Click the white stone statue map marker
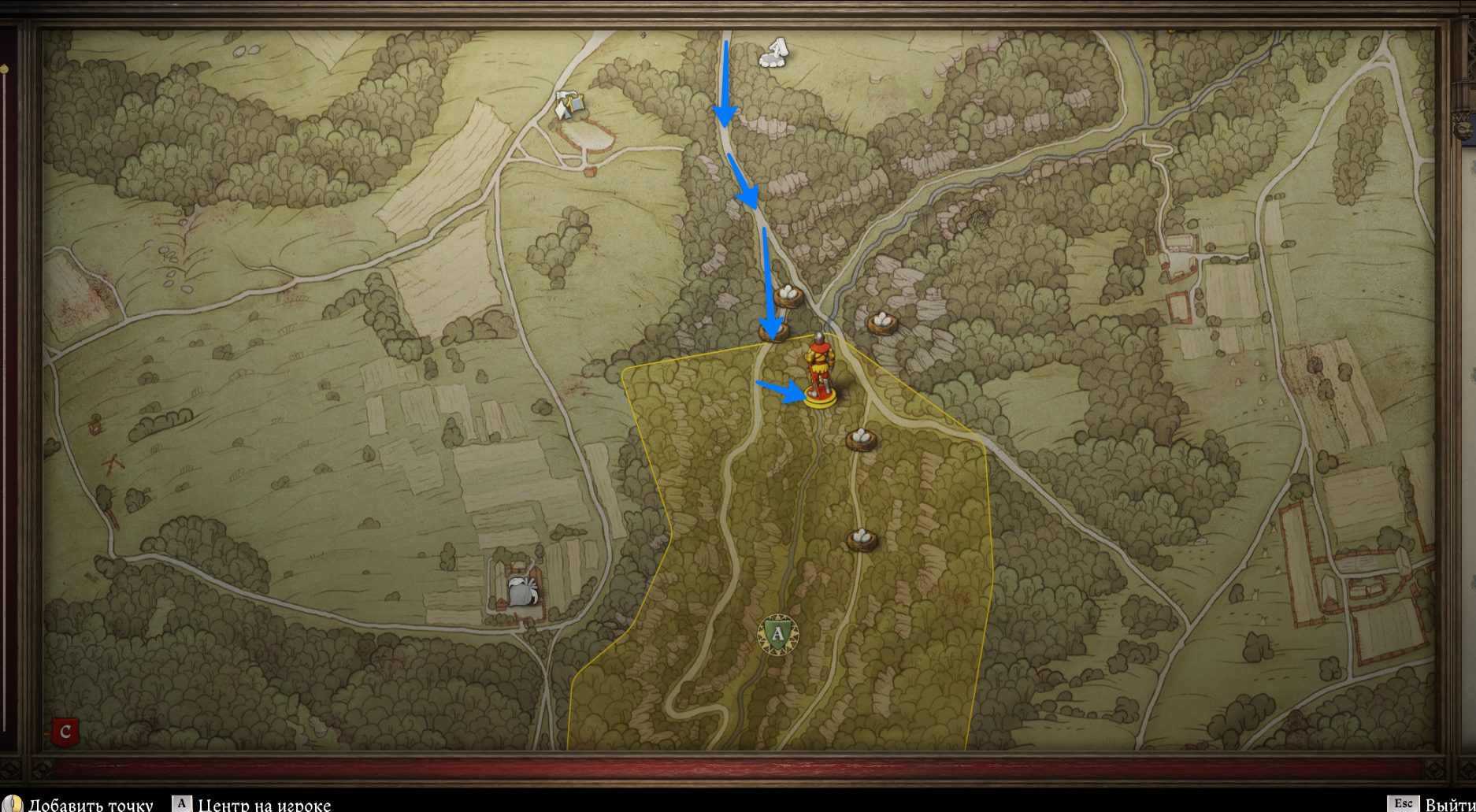This screenshot has width=1476, height=812. (776, 53)
